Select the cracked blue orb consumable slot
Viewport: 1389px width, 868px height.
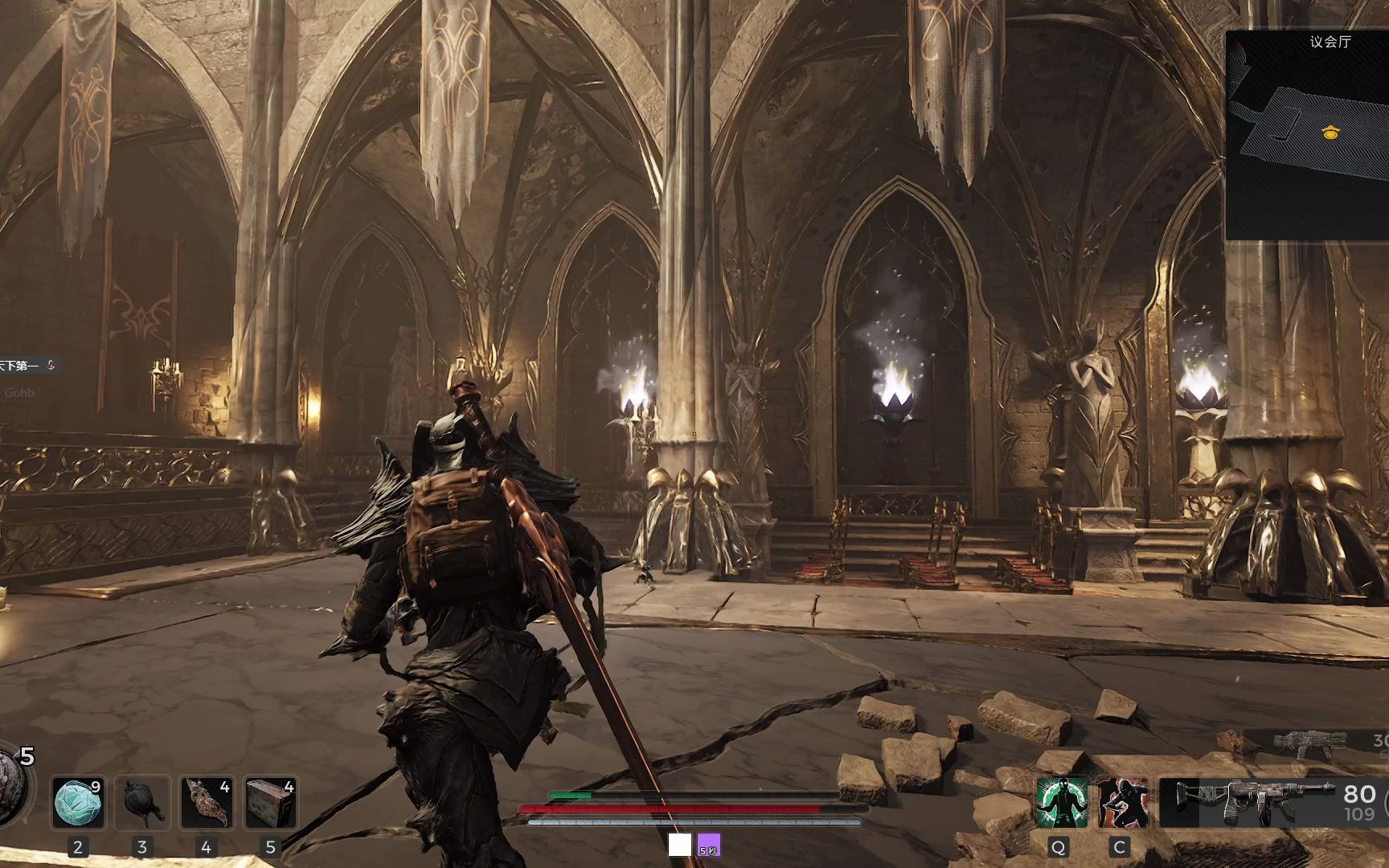[x=78, y=802]
